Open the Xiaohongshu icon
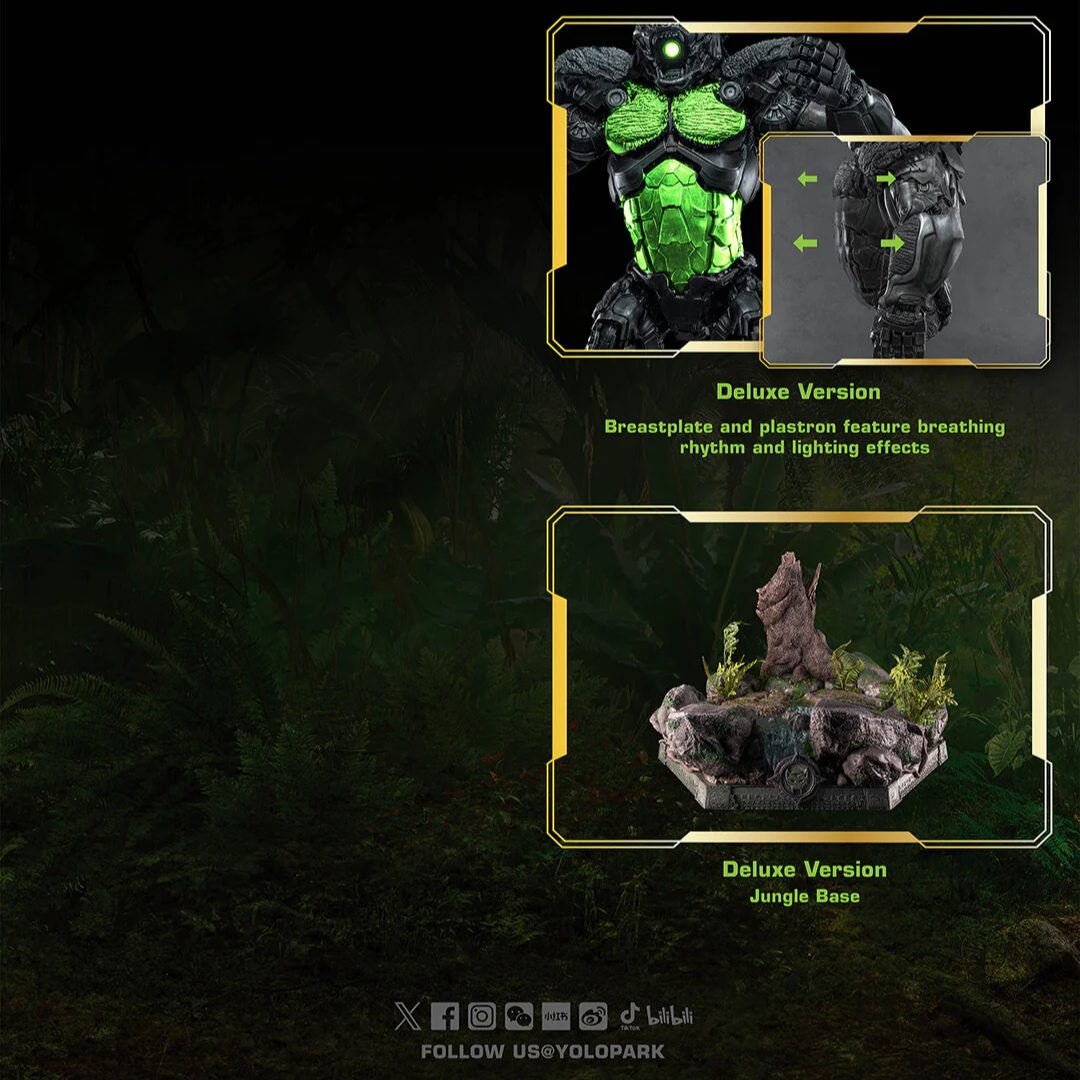 [556, 1017]
